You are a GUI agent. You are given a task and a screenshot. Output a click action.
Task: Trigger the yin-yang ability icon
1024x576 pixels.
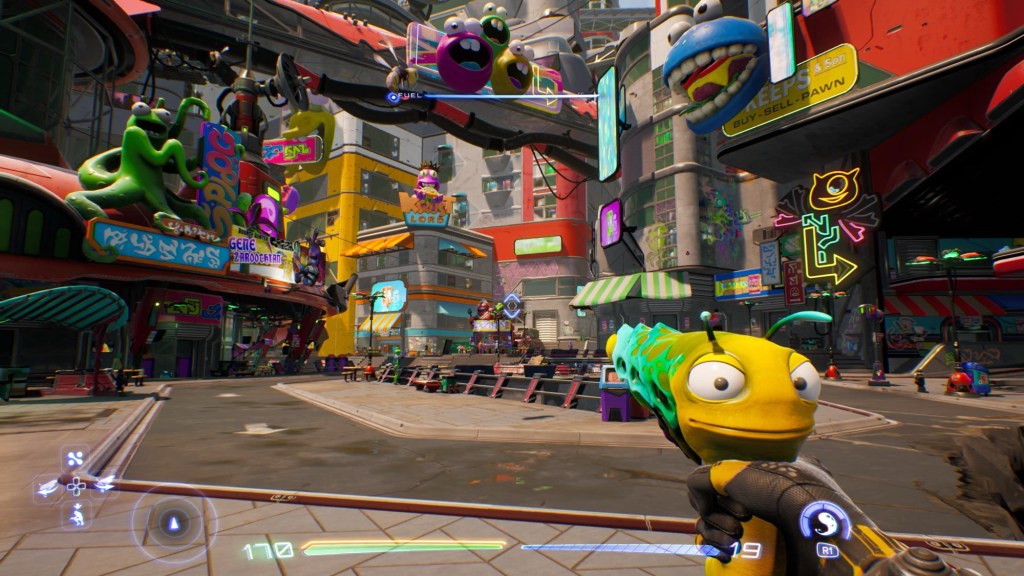[x=827, y=521]
